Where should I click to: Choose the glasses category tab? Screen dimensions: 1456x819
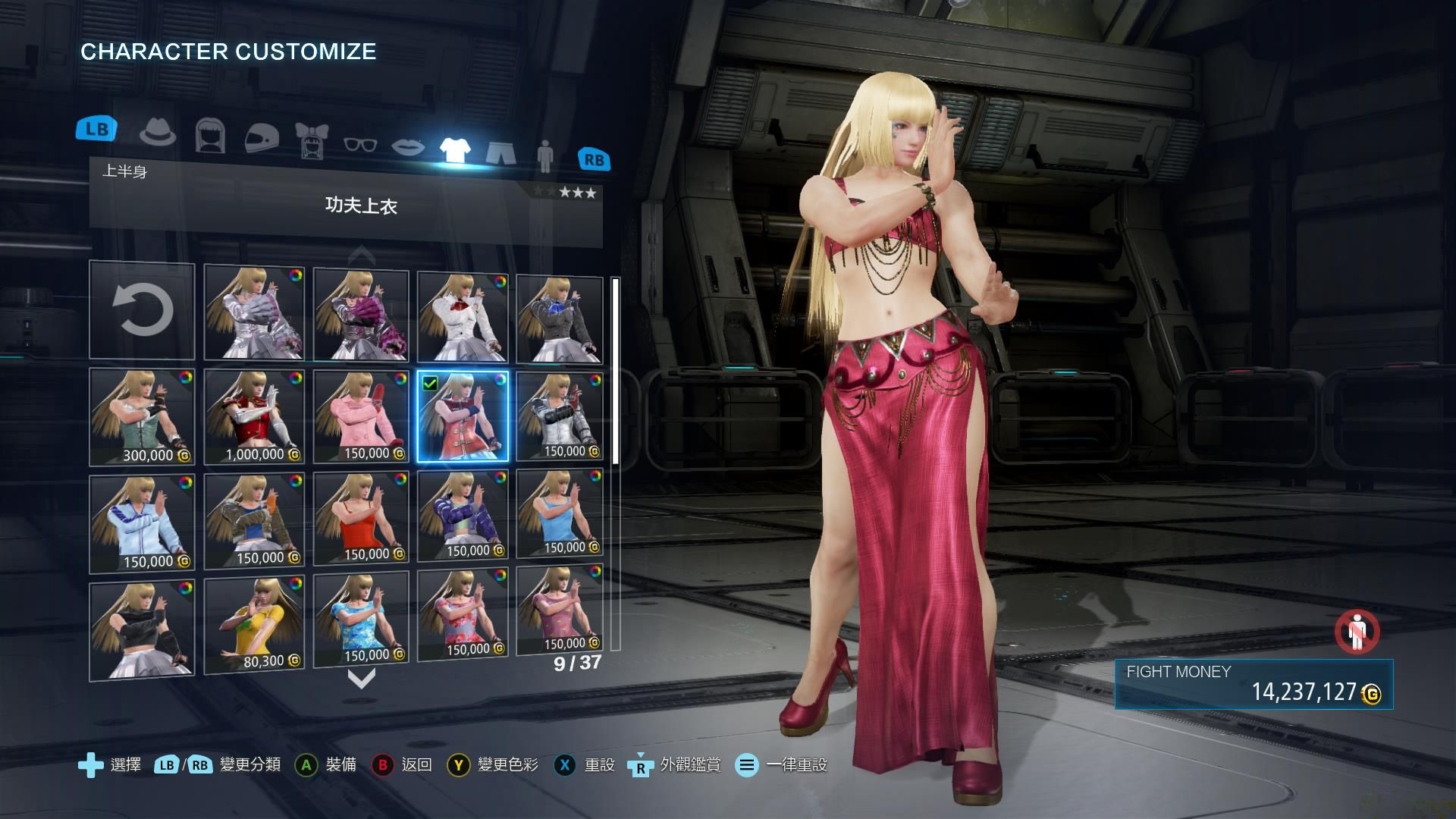tap(360, 143)
